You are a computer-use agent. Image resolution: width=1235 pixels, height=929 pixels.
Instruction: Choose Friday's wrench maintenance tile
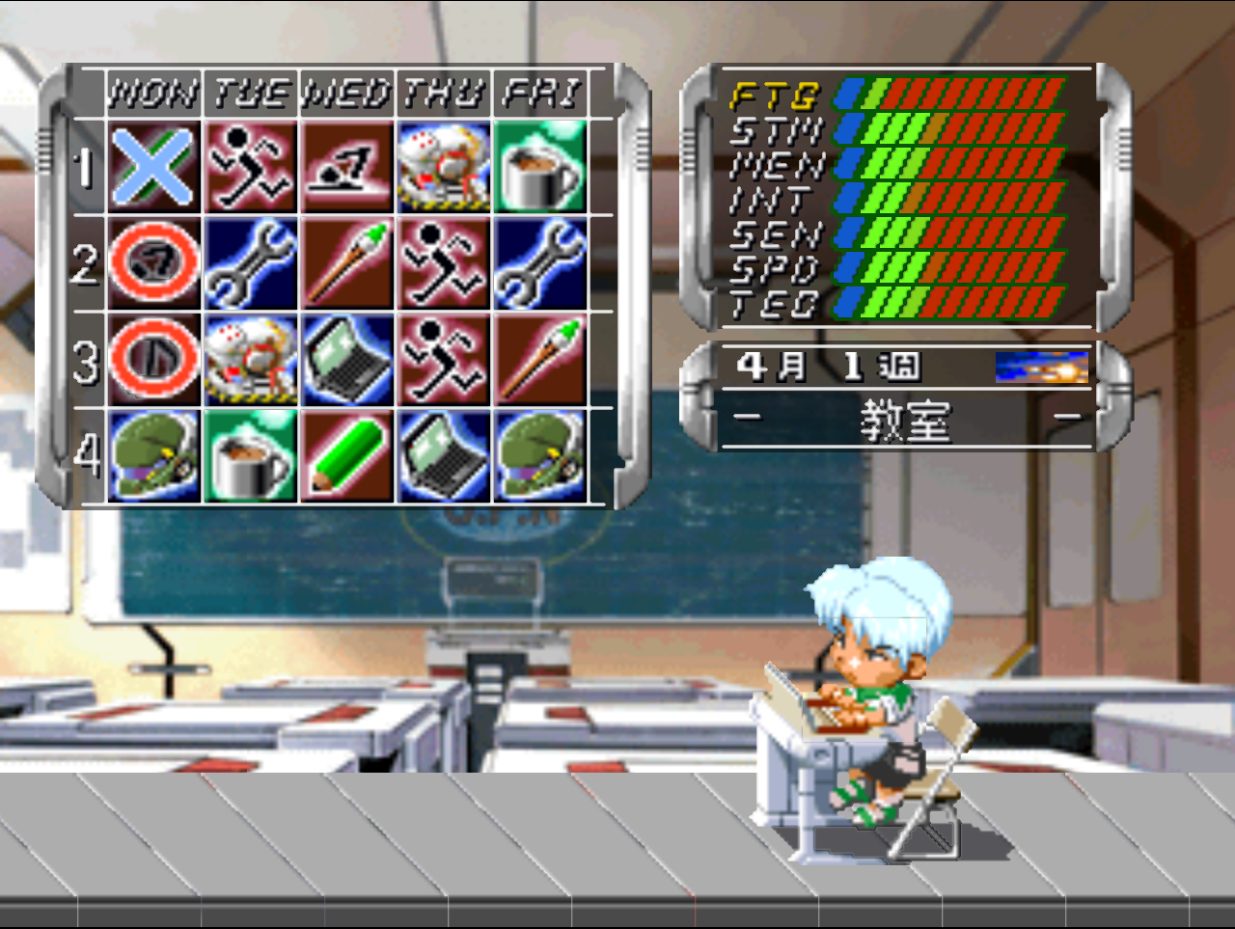point(540,263)
